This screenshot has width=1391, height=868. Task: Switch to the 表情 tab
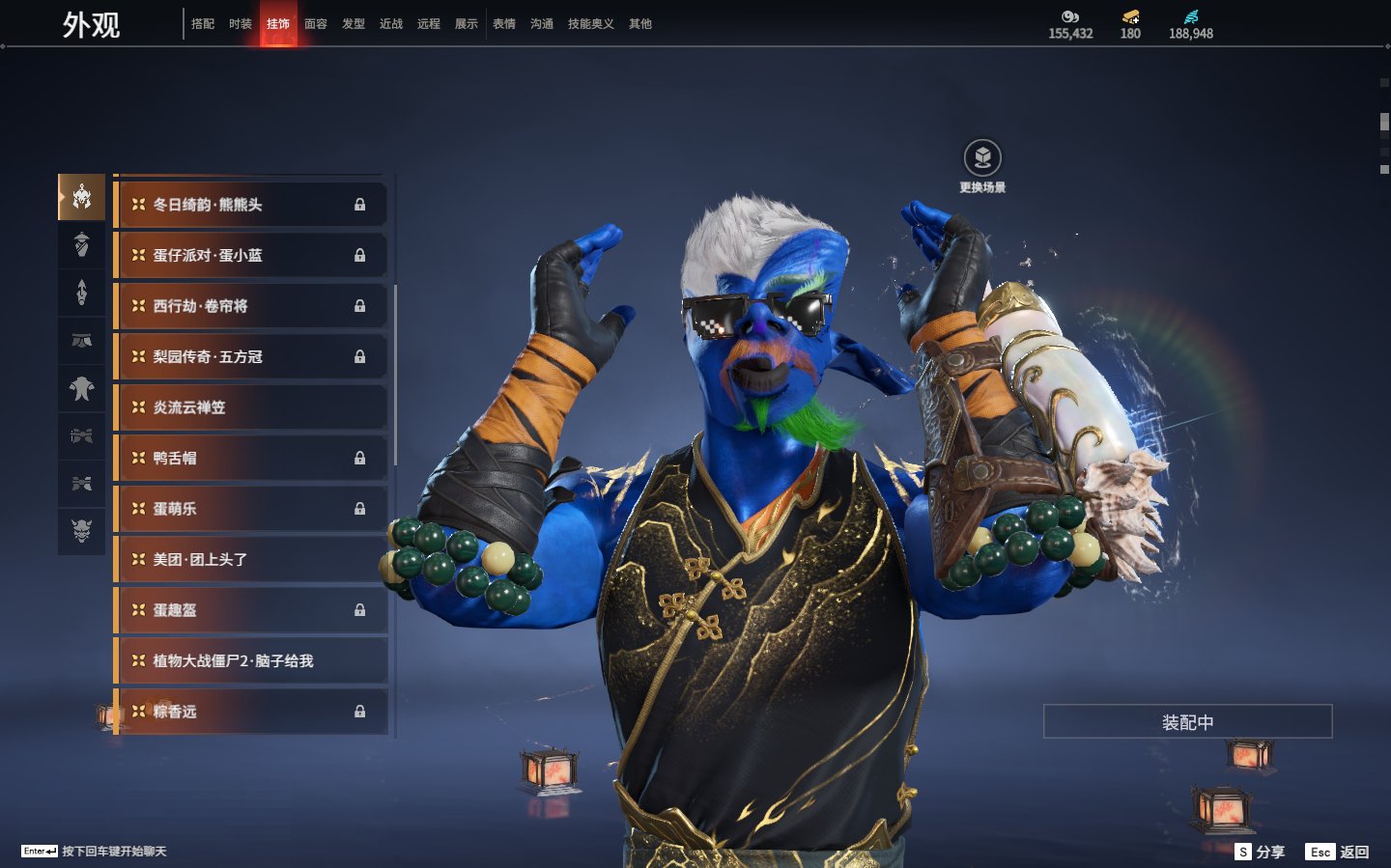click(x=504, y=24)
